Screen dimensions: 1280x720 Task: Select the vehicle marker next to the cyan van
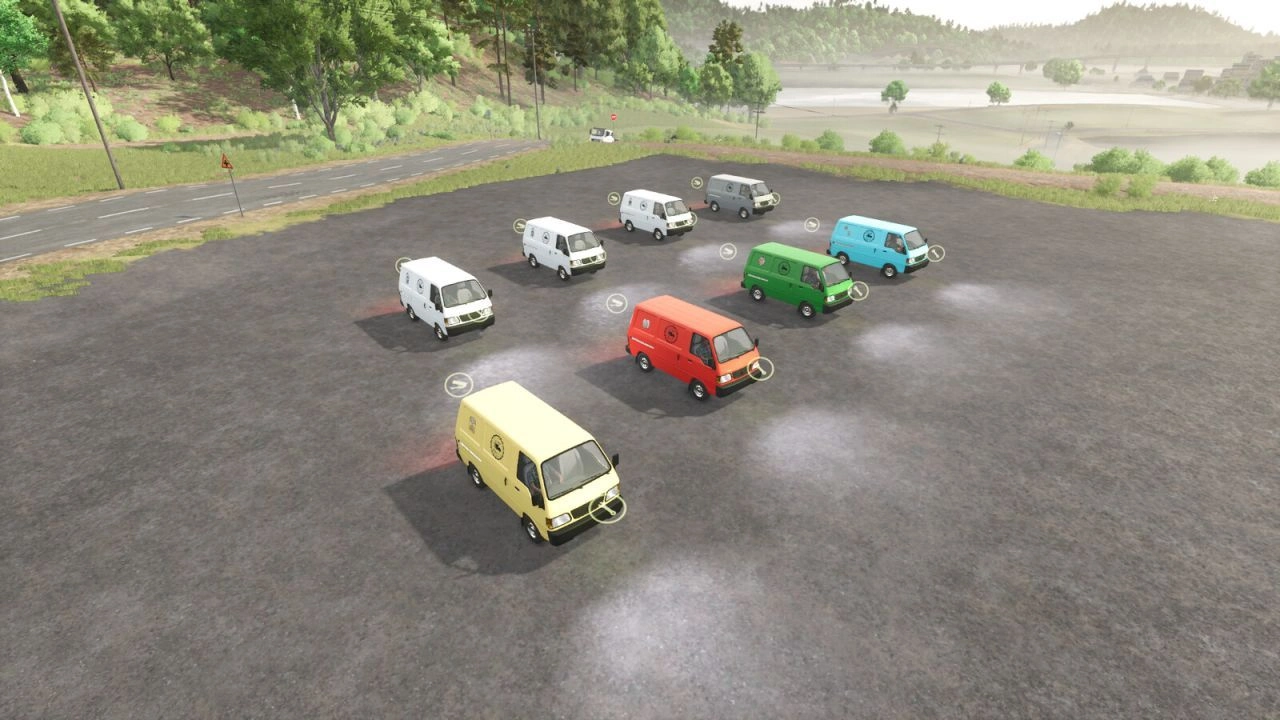(x=812, y=224)
